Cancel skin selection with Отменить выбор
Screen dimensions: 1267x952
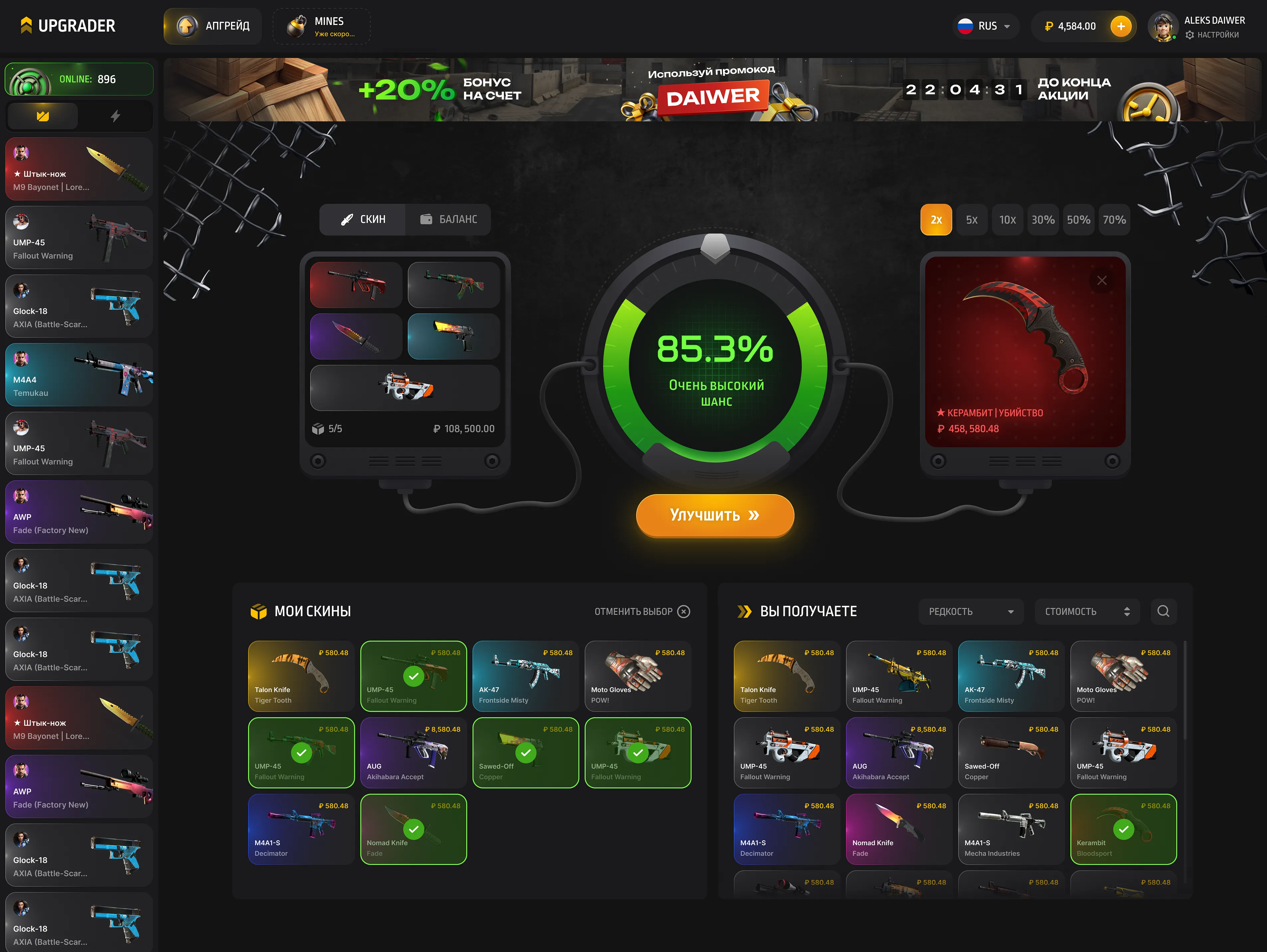coord(641,612)
